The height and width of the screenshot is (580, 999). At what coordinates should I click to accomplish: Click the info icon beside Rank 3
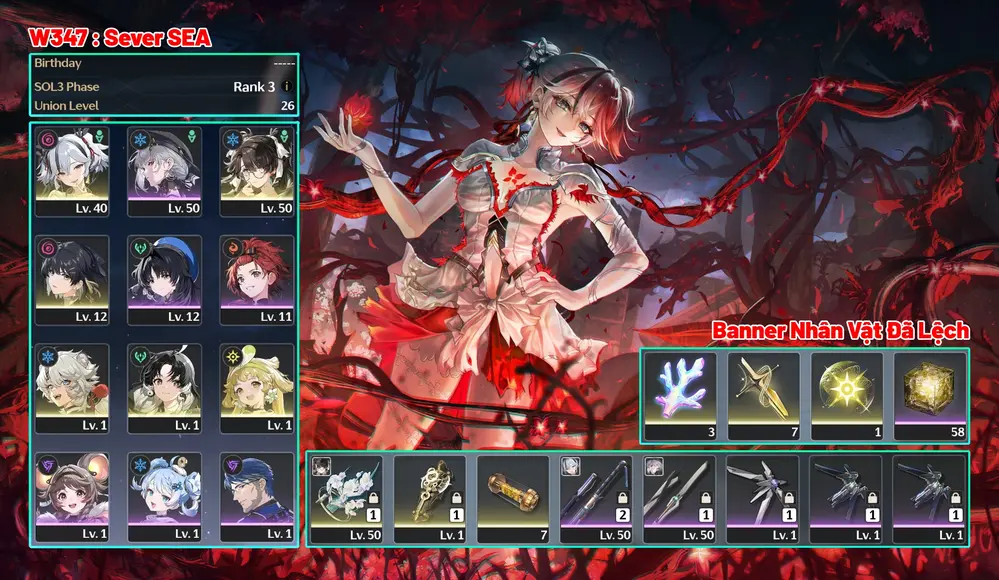pos(287,87)
